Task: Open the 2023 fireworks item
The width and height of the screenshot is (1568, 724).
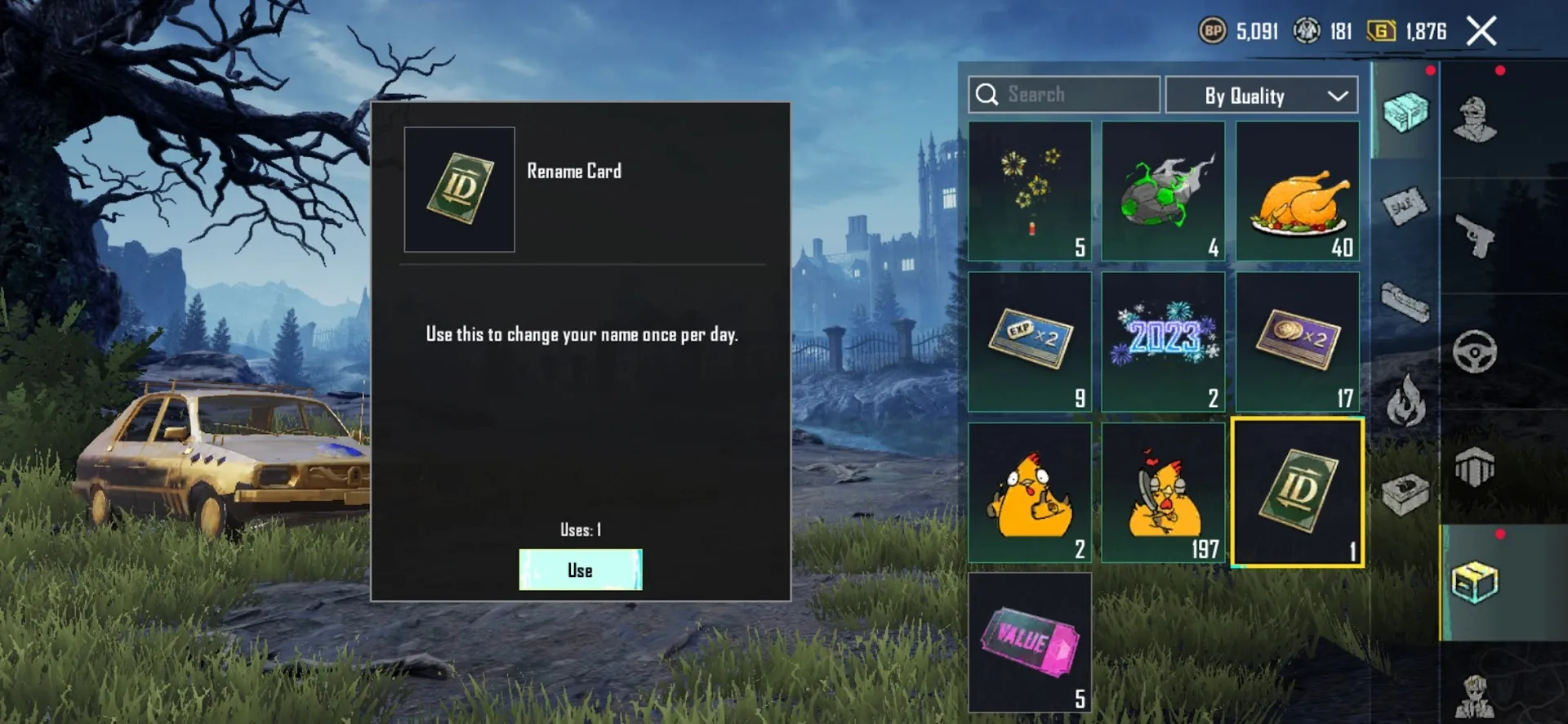Action: tap(1163, 341)
